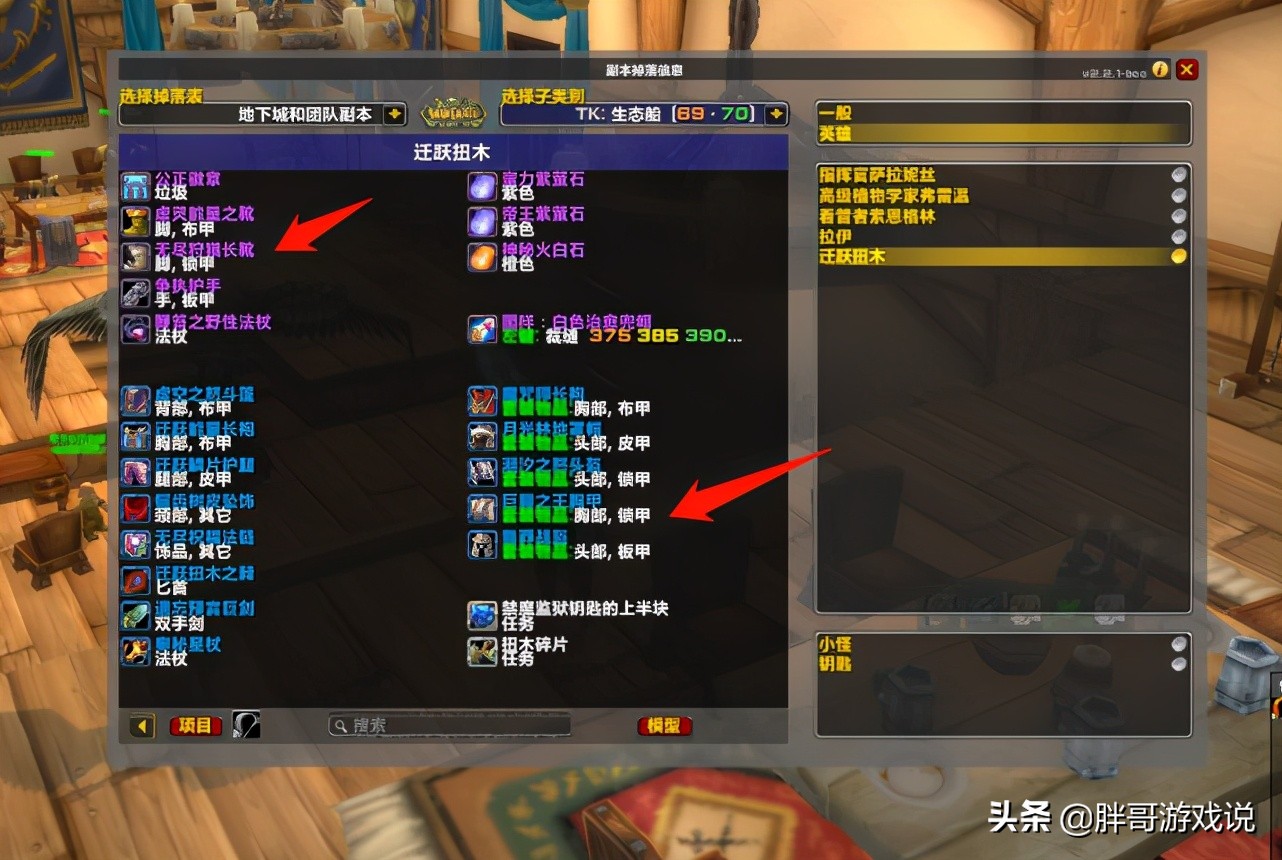This screenshot has height=860, width=1282.
Task: Click inside the 搜索 search field
Action: tap(450, 726)
